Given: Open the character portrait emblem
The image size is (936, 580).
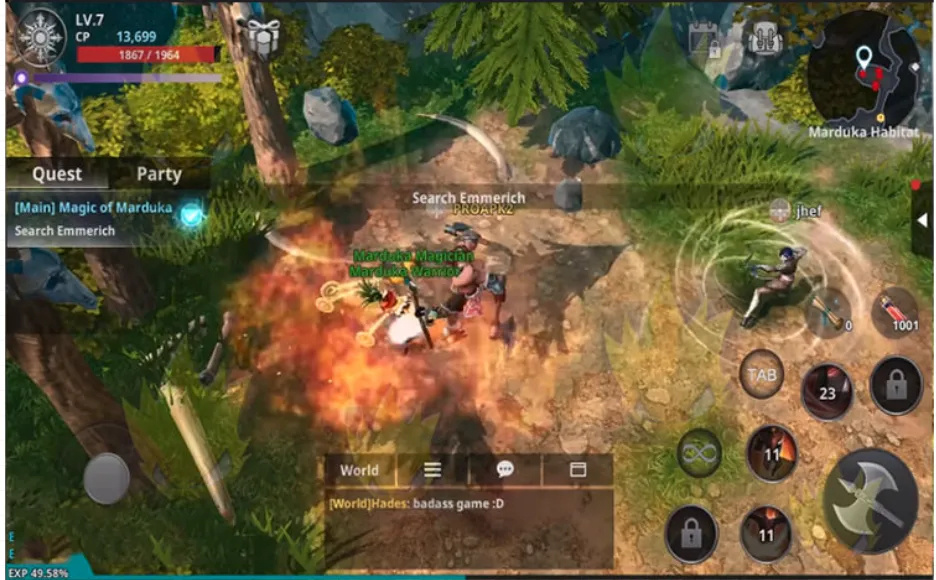Looking at the screenshot, I should click(x=43, y=36).
